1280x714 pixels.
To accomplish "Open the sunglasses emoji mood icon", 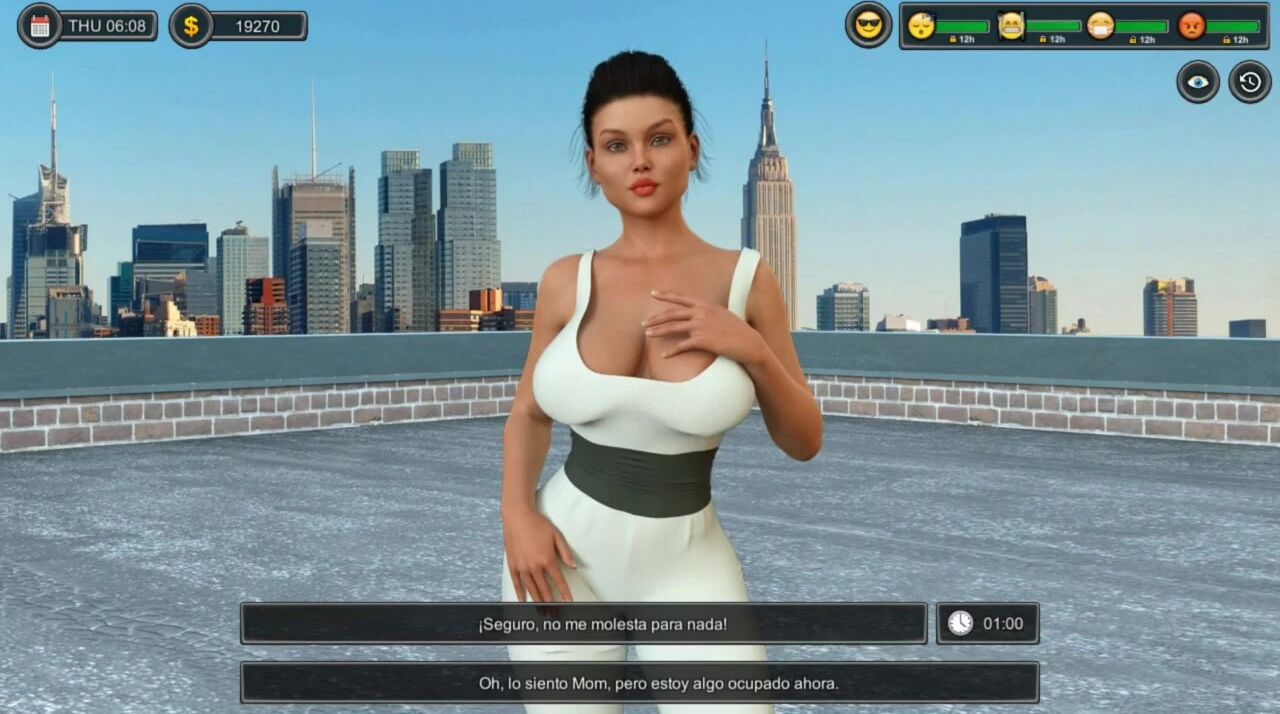I will click(868, 25).
